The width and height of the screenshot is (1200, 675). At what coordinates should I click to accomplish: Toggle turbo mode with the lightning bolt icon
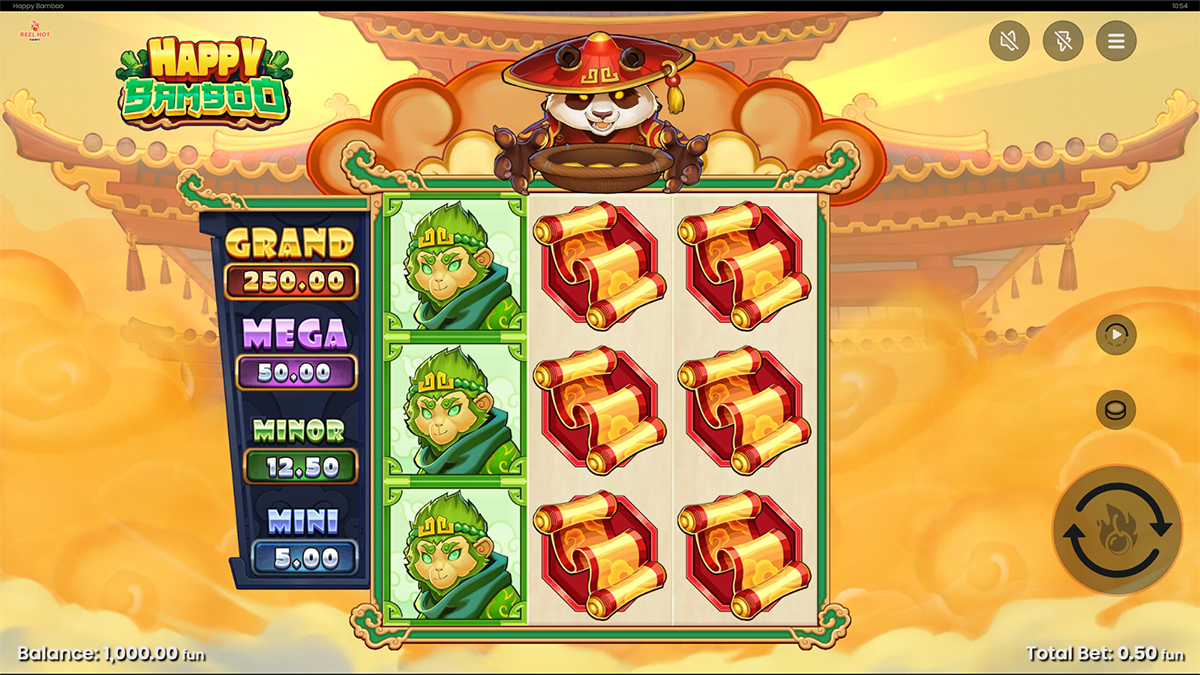click(1062, 41)
